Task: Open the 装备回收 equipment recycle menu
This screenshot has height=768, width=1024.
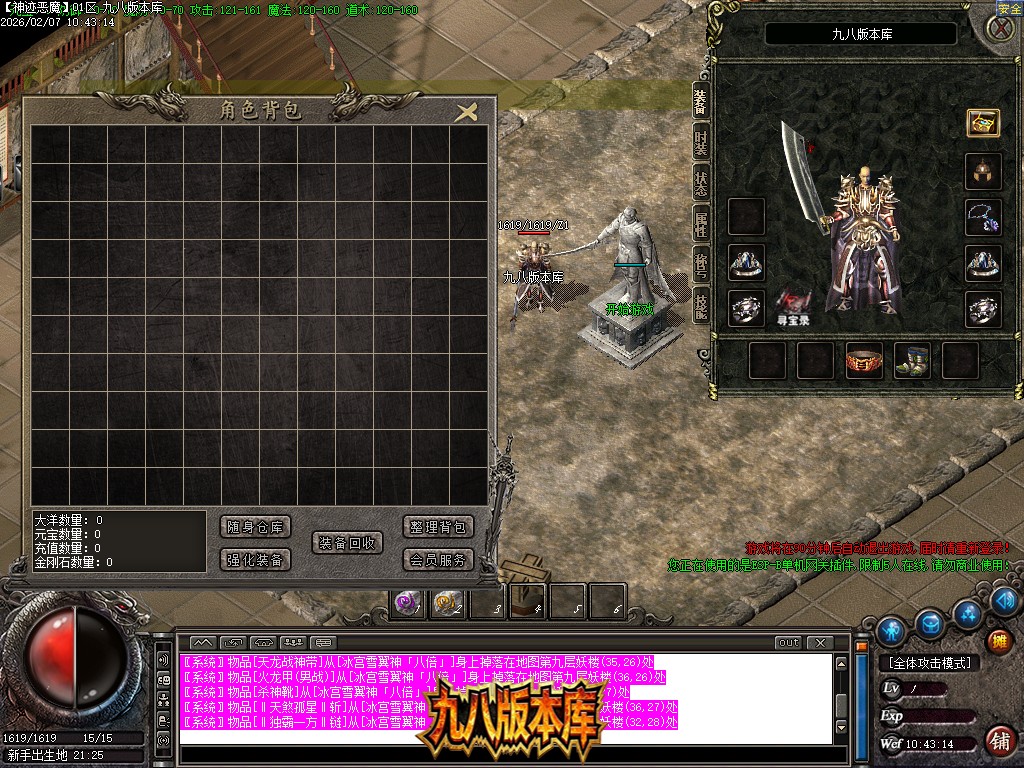Action: pos(347,543)
